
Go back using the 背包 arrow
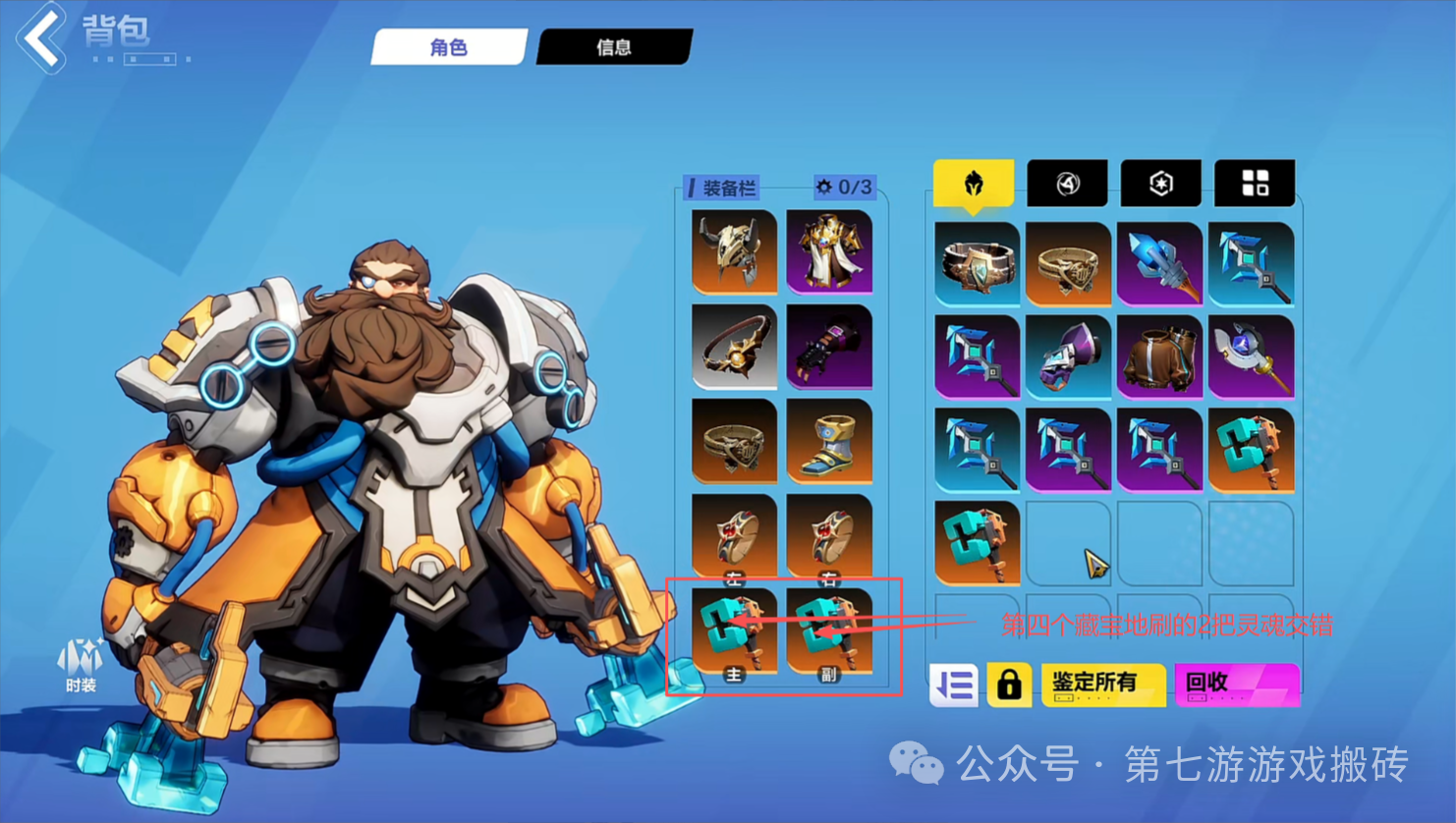point(41,38)
